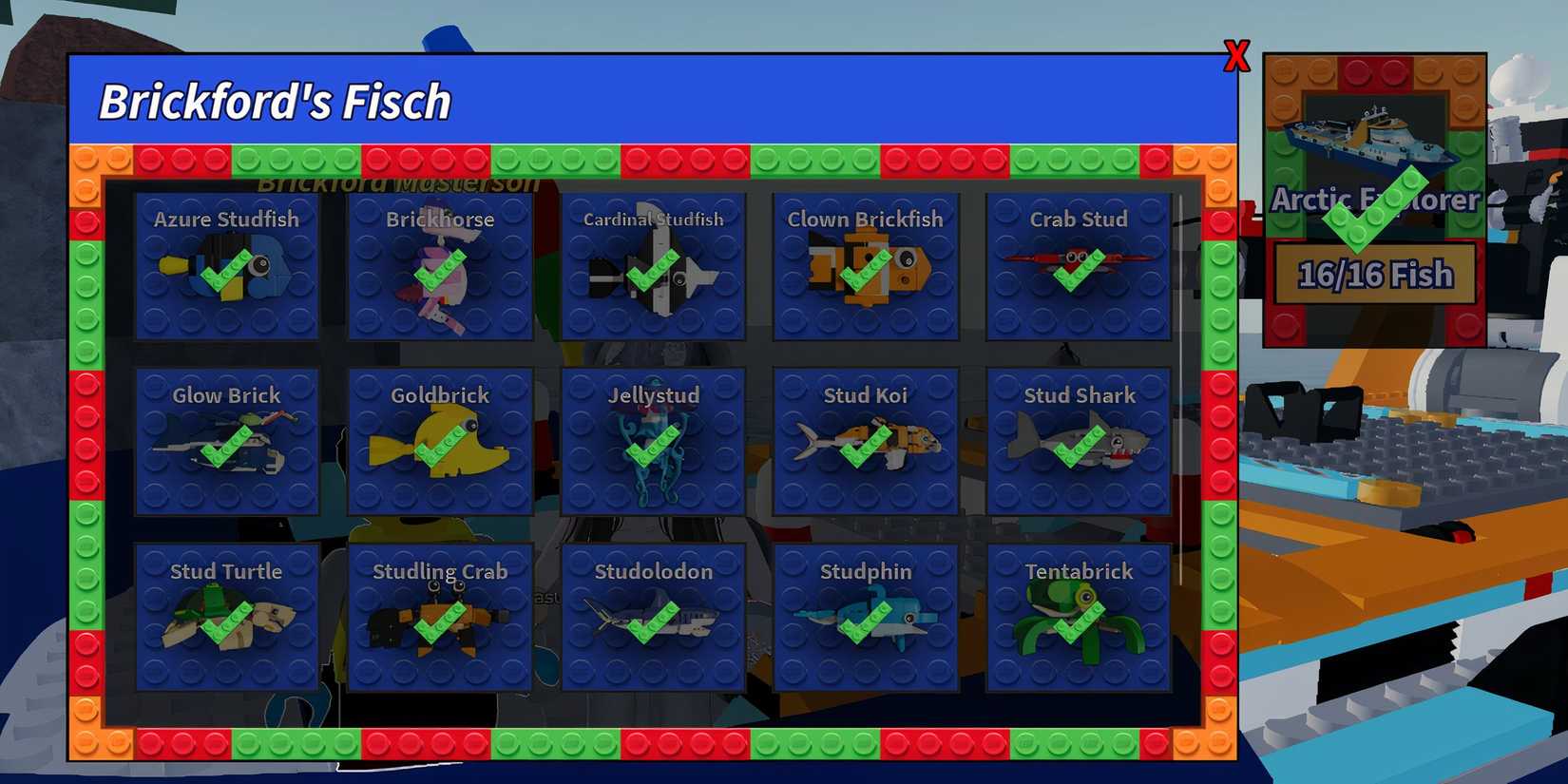Click the 16/16 Fish progress counter
The width and height of the screenshot is (1568, 784).
coord(1375,273)
